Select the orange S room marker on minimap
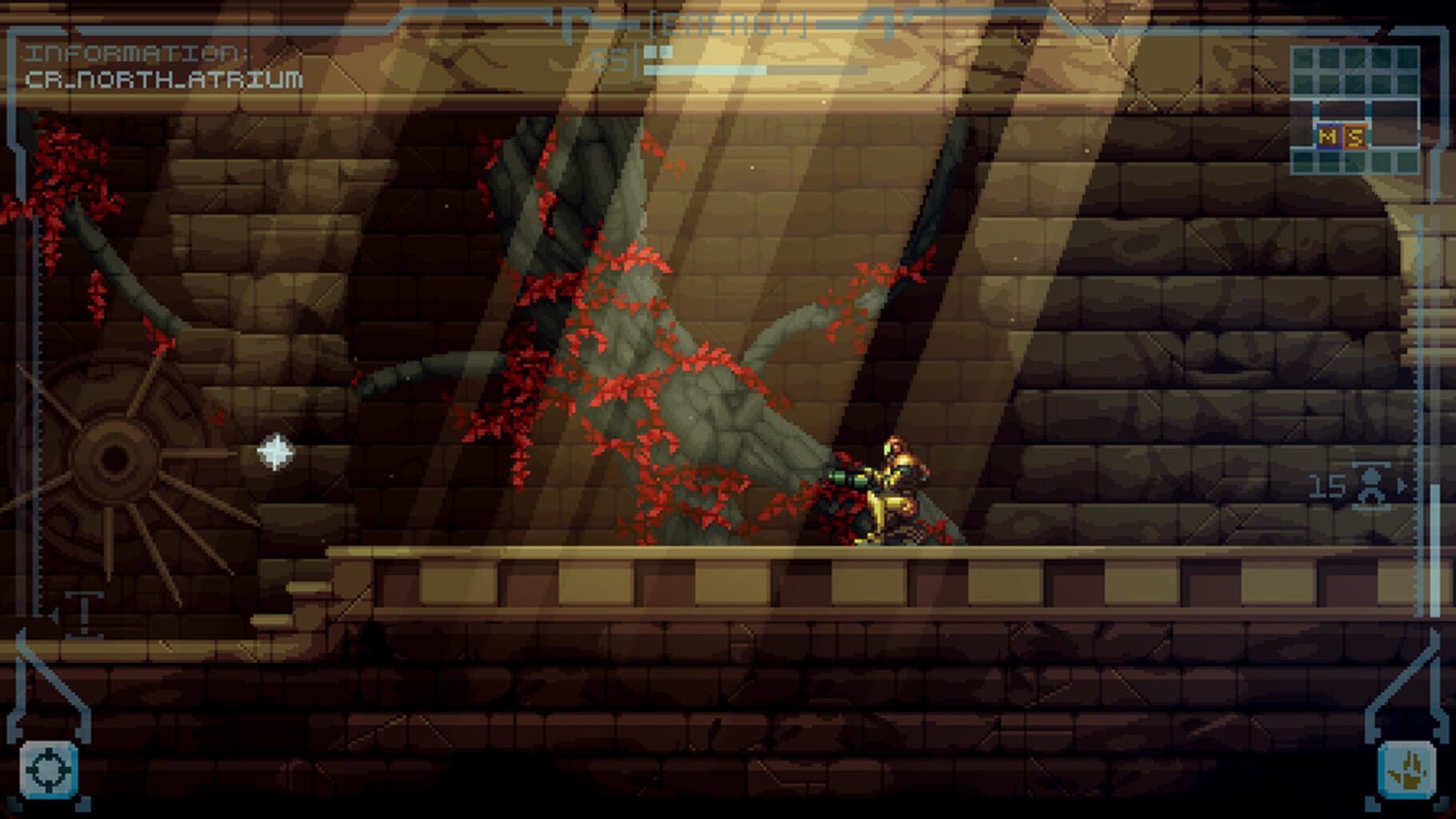1456x819 pixels. pos(1356,135)
